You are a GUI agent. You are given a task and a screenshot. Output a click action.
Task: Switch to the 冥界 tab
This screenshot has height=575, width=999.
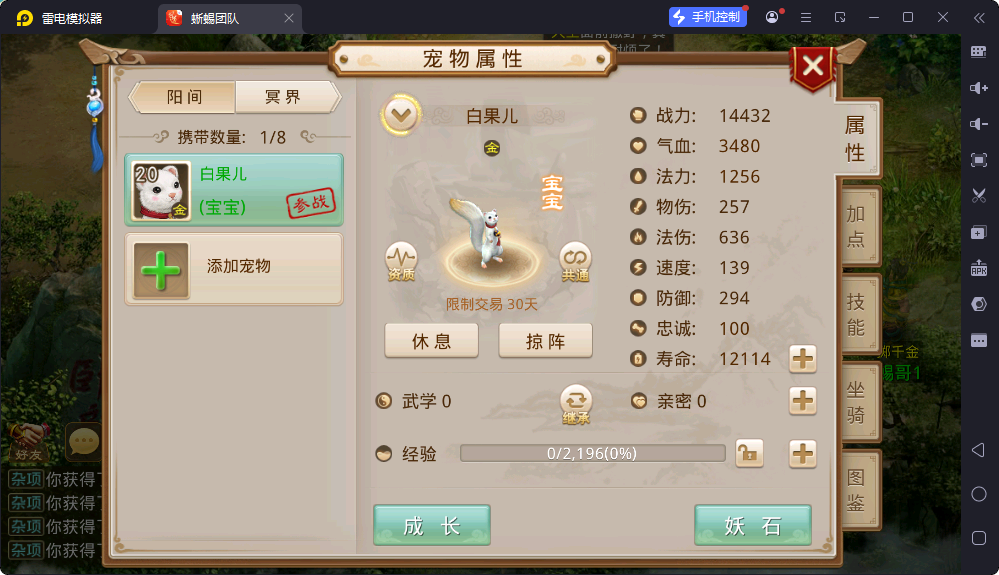[x=284, y=97]
